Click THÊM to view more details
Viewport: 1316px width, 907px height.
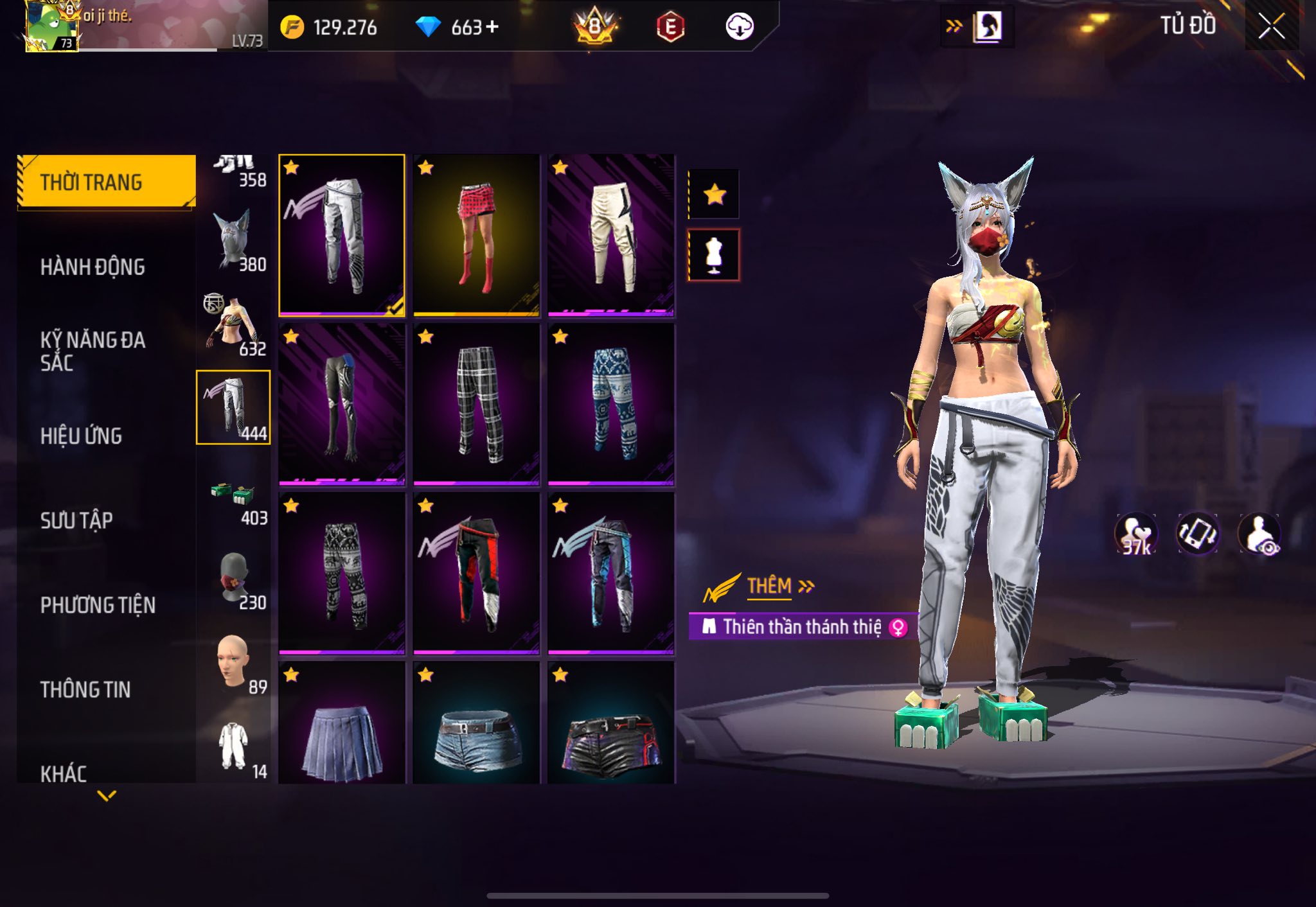pos(769,586)
